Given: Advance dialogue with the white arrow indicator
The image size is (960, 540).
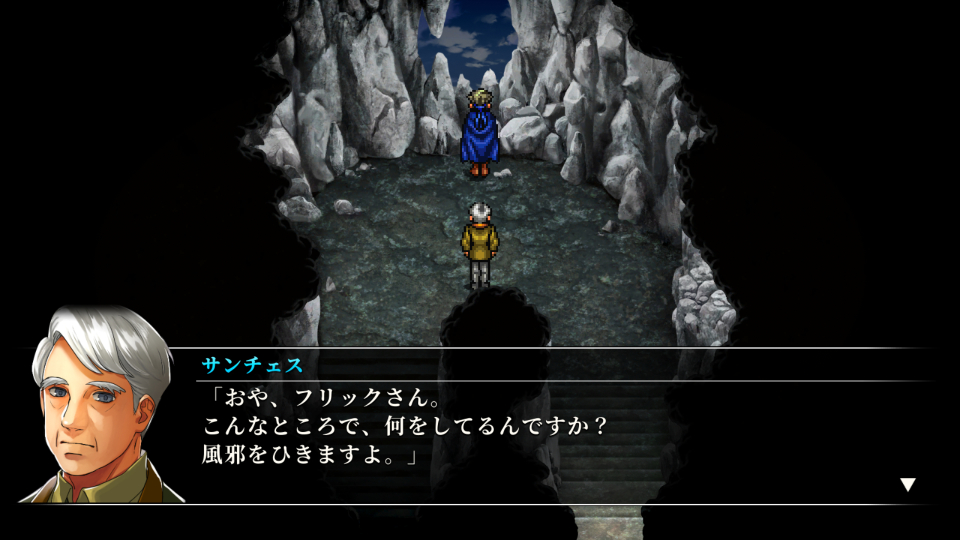Looking at the screenshot, I should 907,485.
